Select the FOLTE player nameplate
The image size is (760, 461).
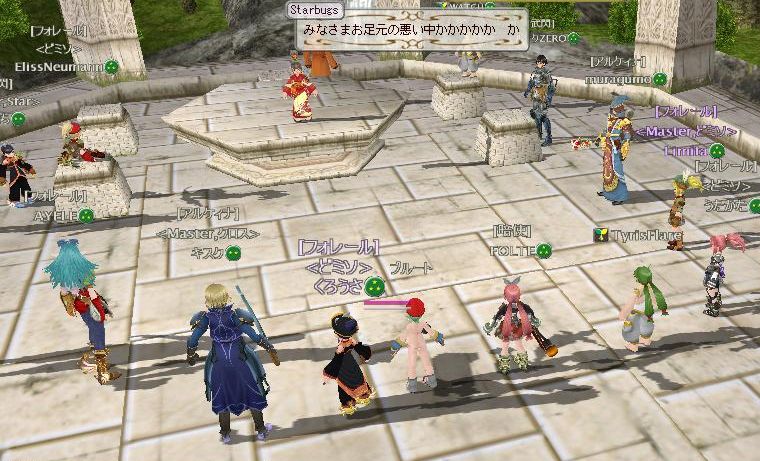point(513,250)
